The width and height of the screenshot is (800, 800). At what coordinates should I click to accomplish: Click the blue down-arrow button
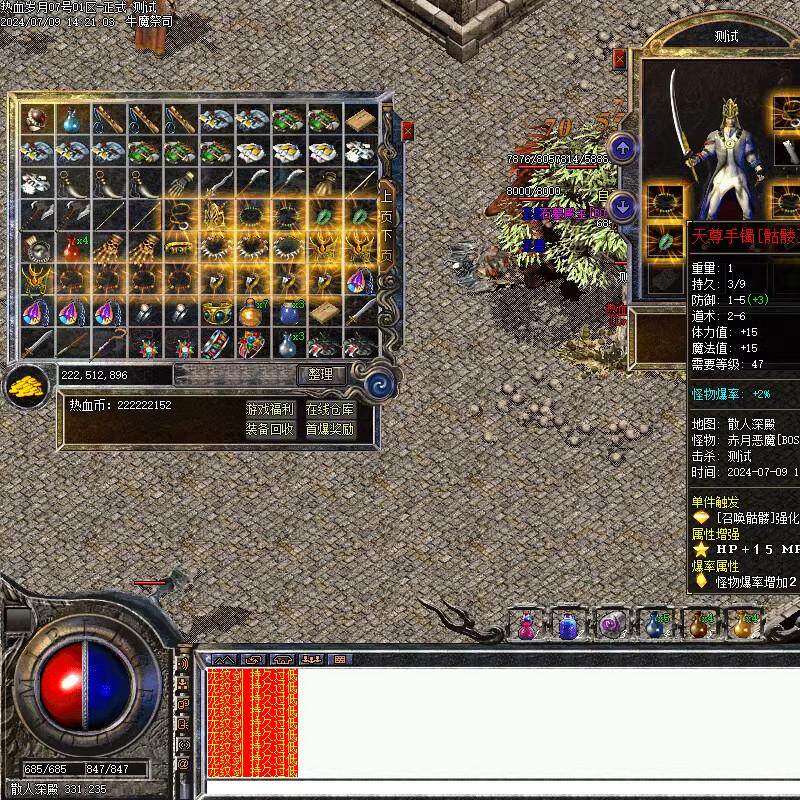[623, 207]
